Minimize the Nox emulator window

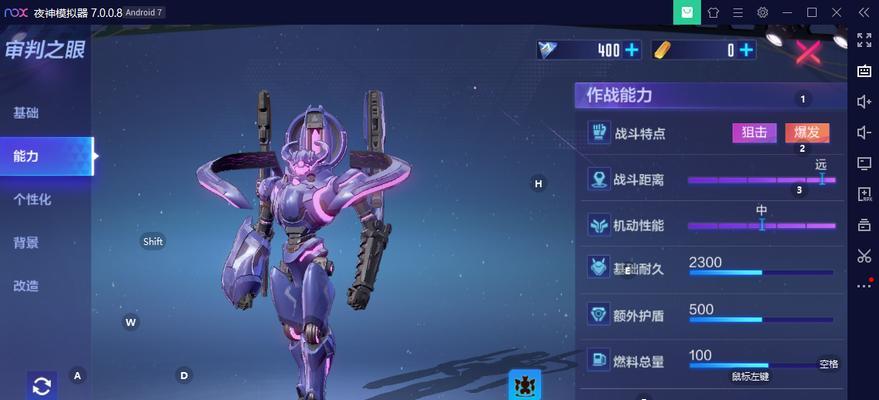[787, 12]
